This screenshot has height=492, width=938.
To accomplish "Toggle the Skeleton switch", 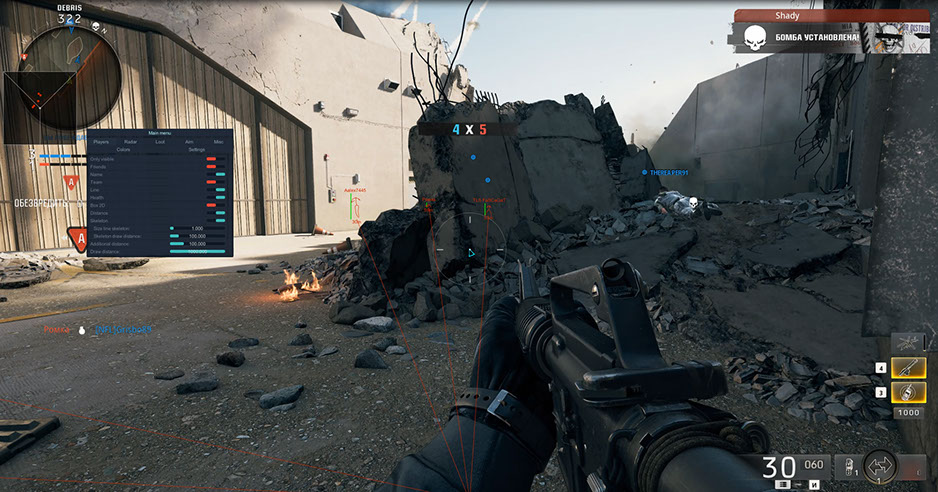I will (219, 220).
